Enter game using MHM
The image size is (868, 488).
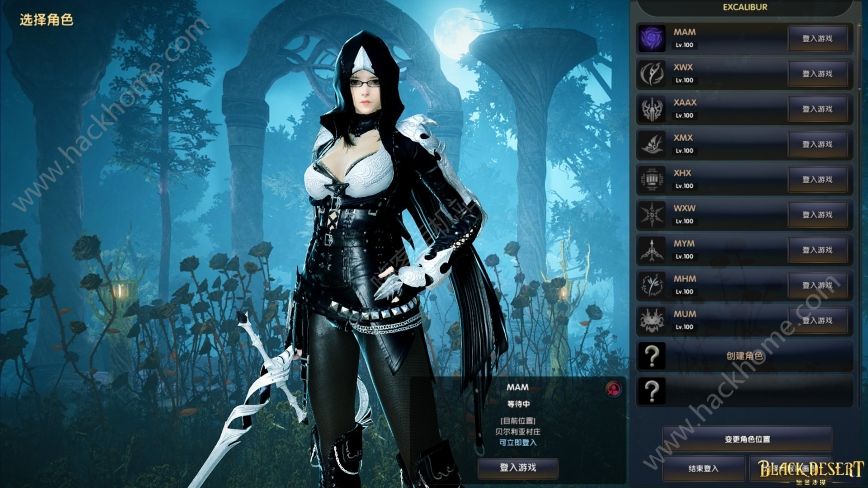pos(818,285)
